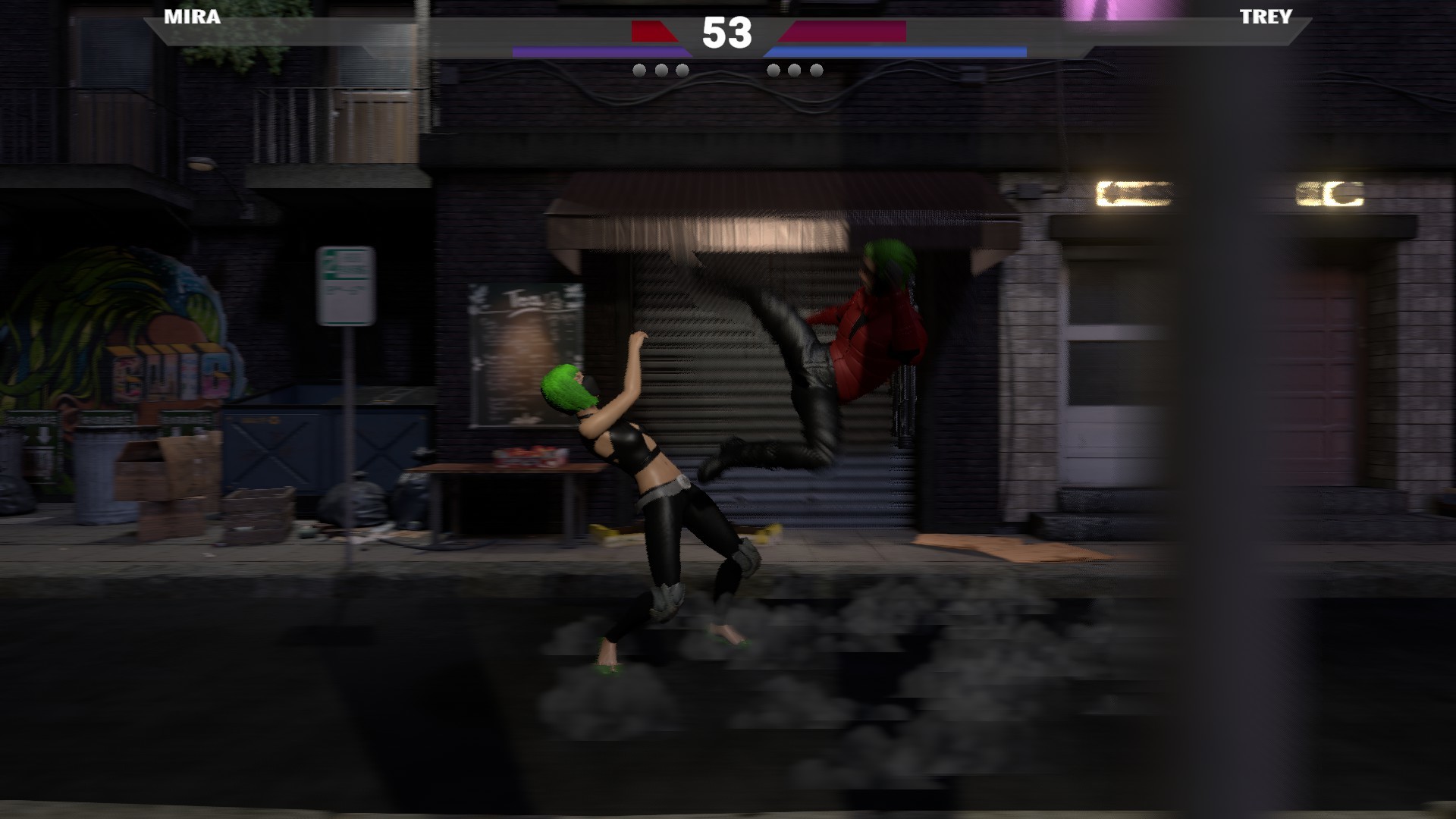
Task: Click Mira's red health segment
Action: 654,32
